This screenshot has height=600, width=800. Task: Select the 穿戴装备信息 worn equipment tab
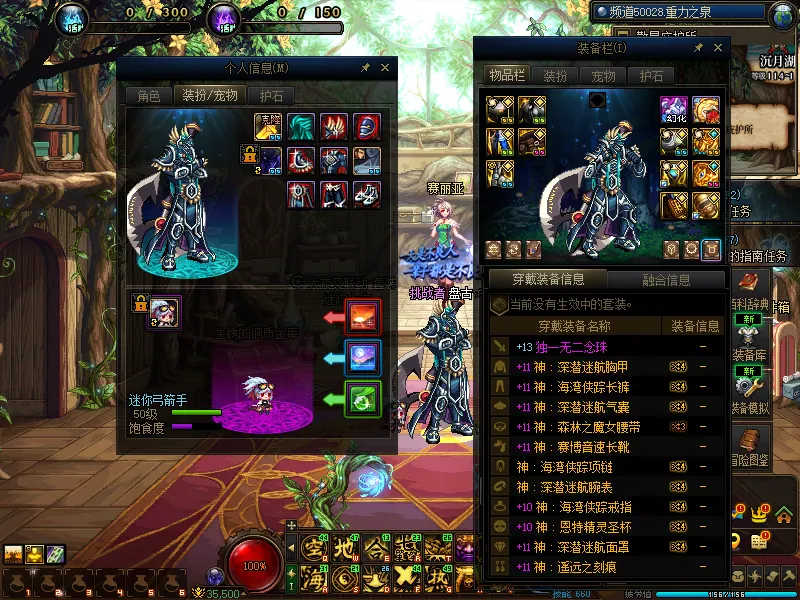coord(547,280)
